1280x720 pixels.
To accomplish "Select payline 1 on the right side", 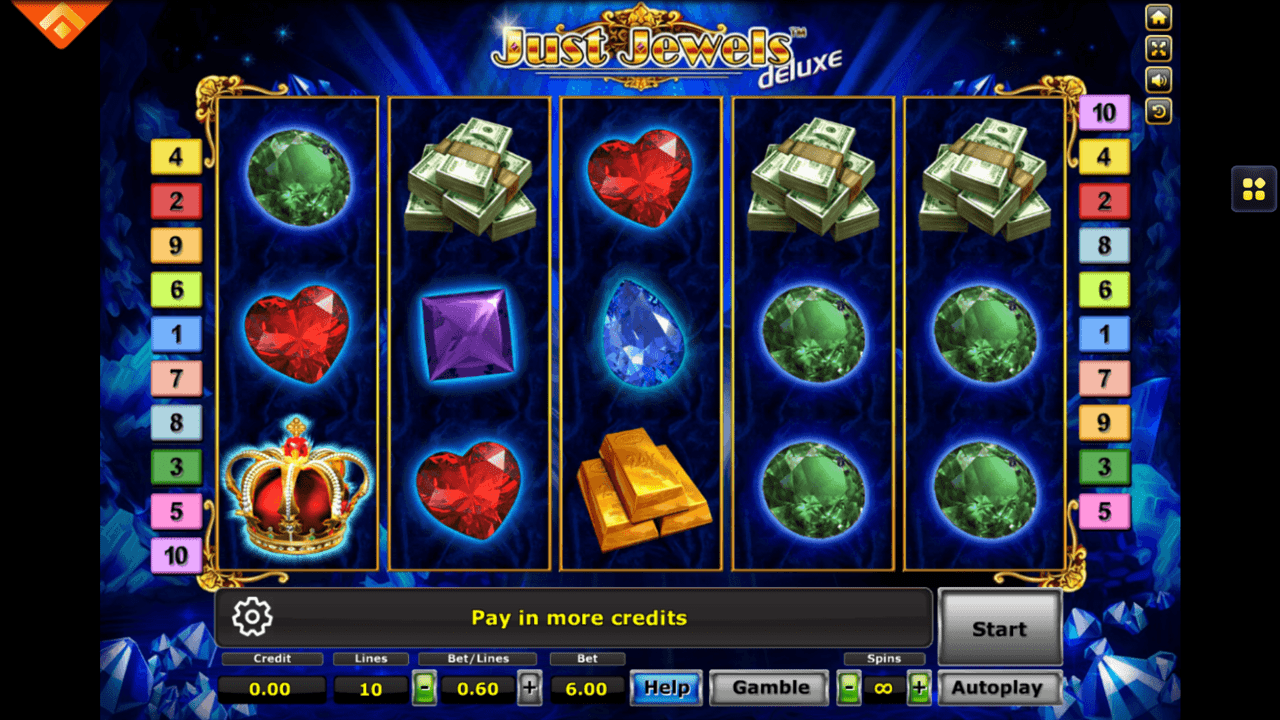I will click(1104, 333).
